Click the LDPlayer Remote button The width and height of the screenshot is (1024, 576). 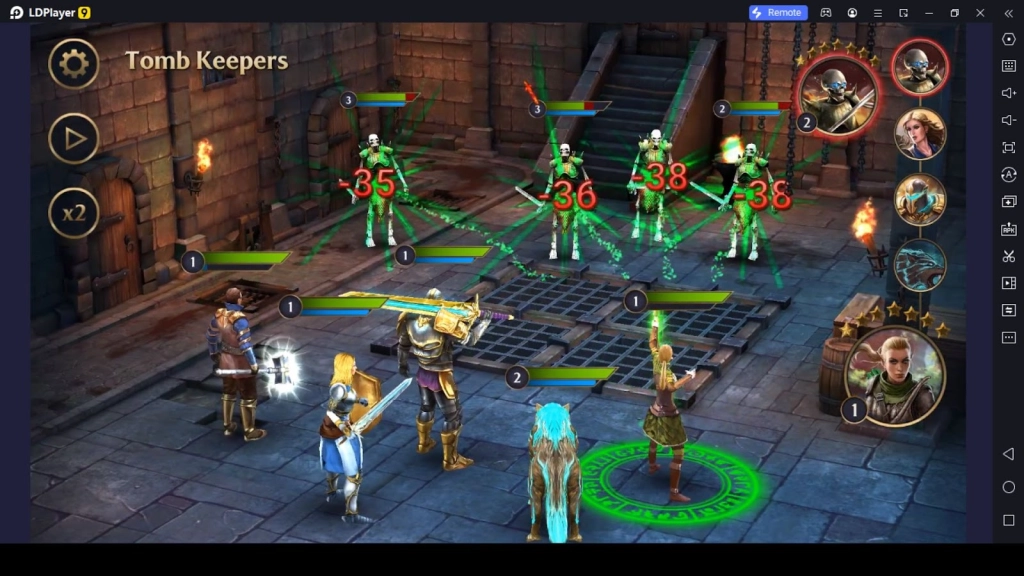coord(778,12)
